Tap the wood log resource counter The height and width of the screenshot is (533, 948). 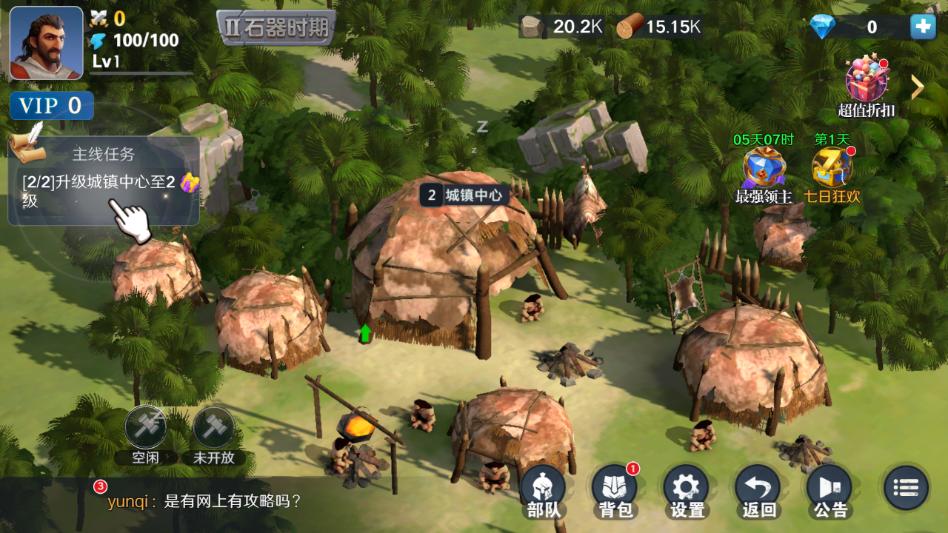pos(658,27)
